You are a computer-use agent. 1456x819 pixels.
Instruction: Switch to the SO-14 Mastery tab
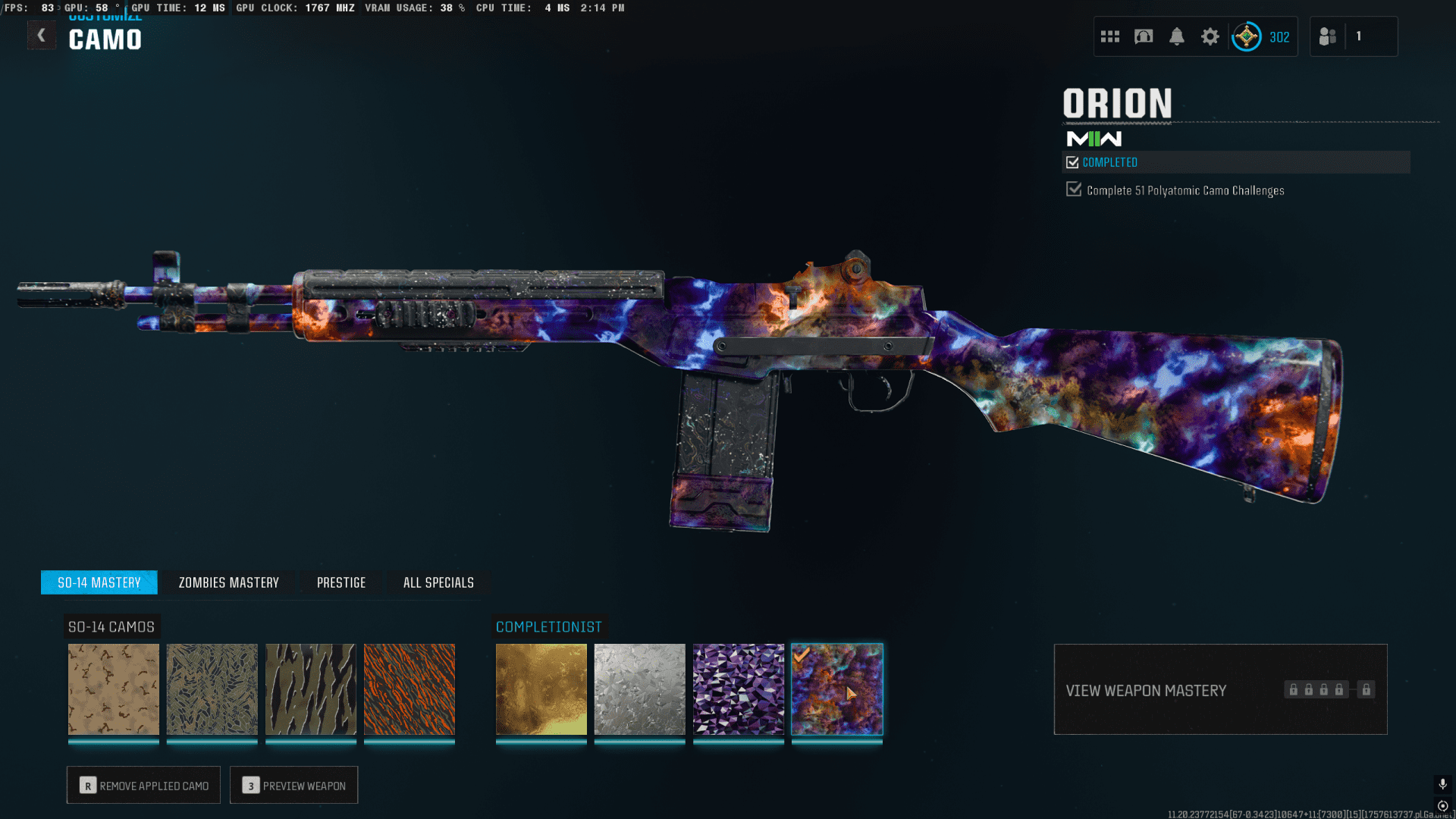coord(99,582)
